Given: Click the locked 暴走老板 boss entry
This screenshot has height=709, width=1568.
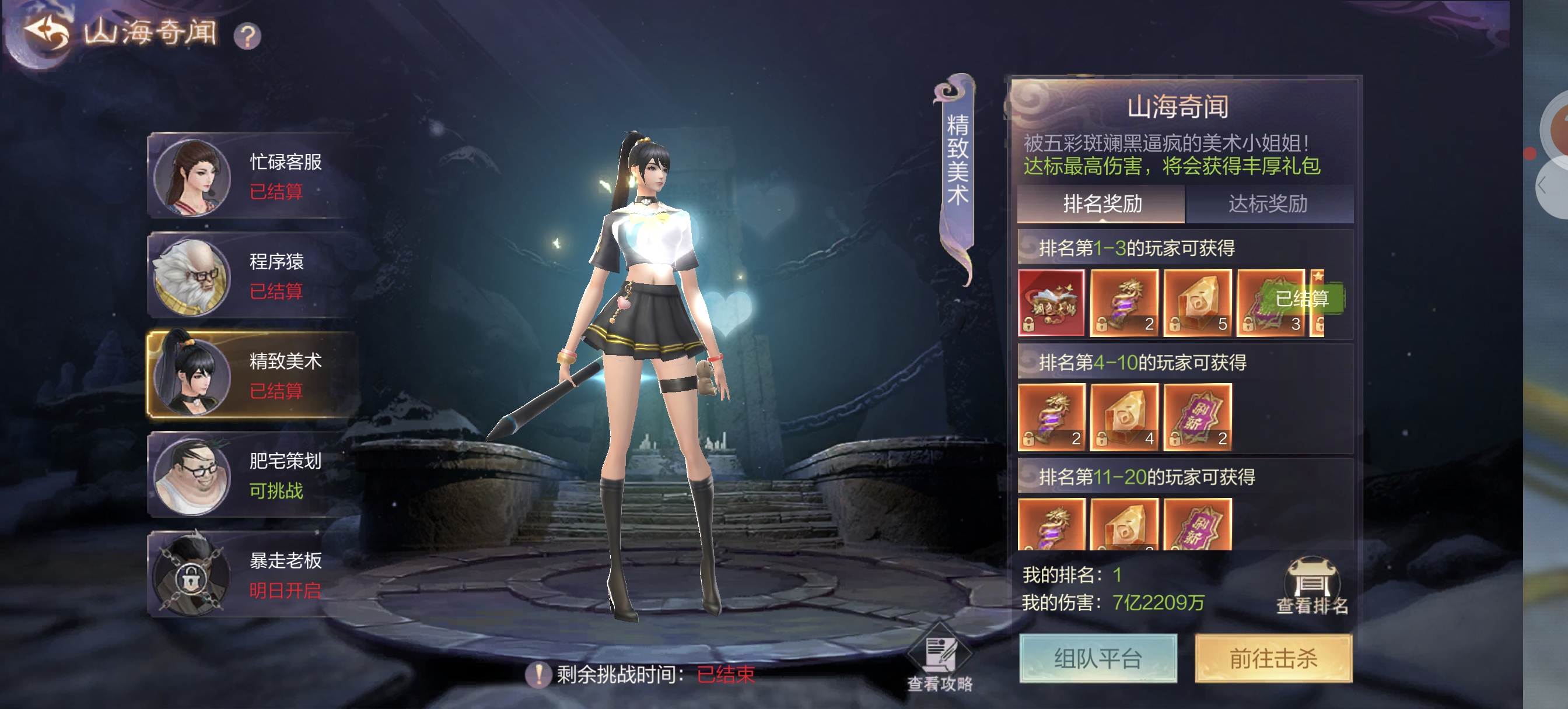Looking at the screenshot, I should [x=253, y=574].
